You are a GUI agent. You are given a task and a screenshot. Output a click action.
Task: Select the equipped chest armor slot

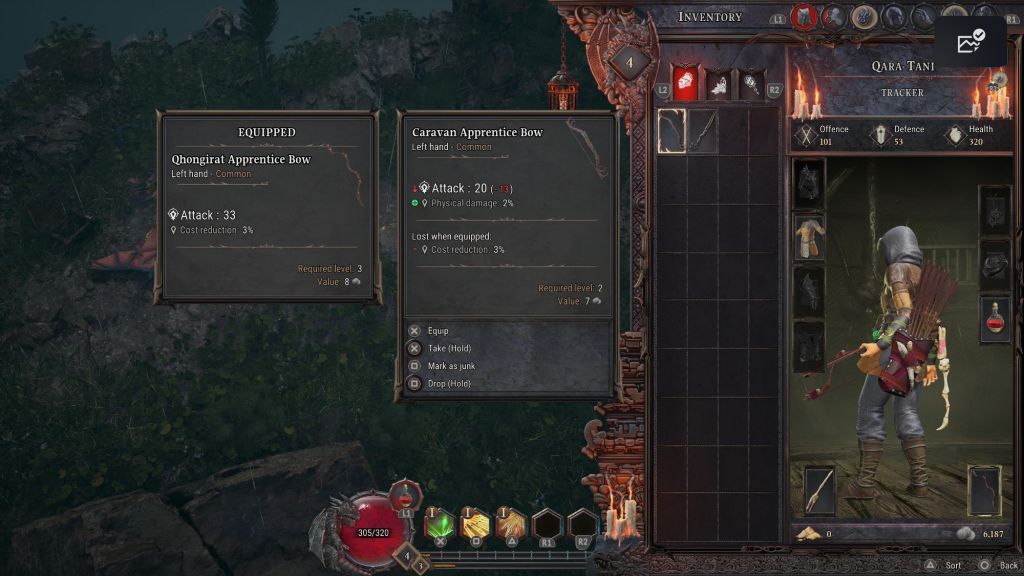click(x=809, y=237)
